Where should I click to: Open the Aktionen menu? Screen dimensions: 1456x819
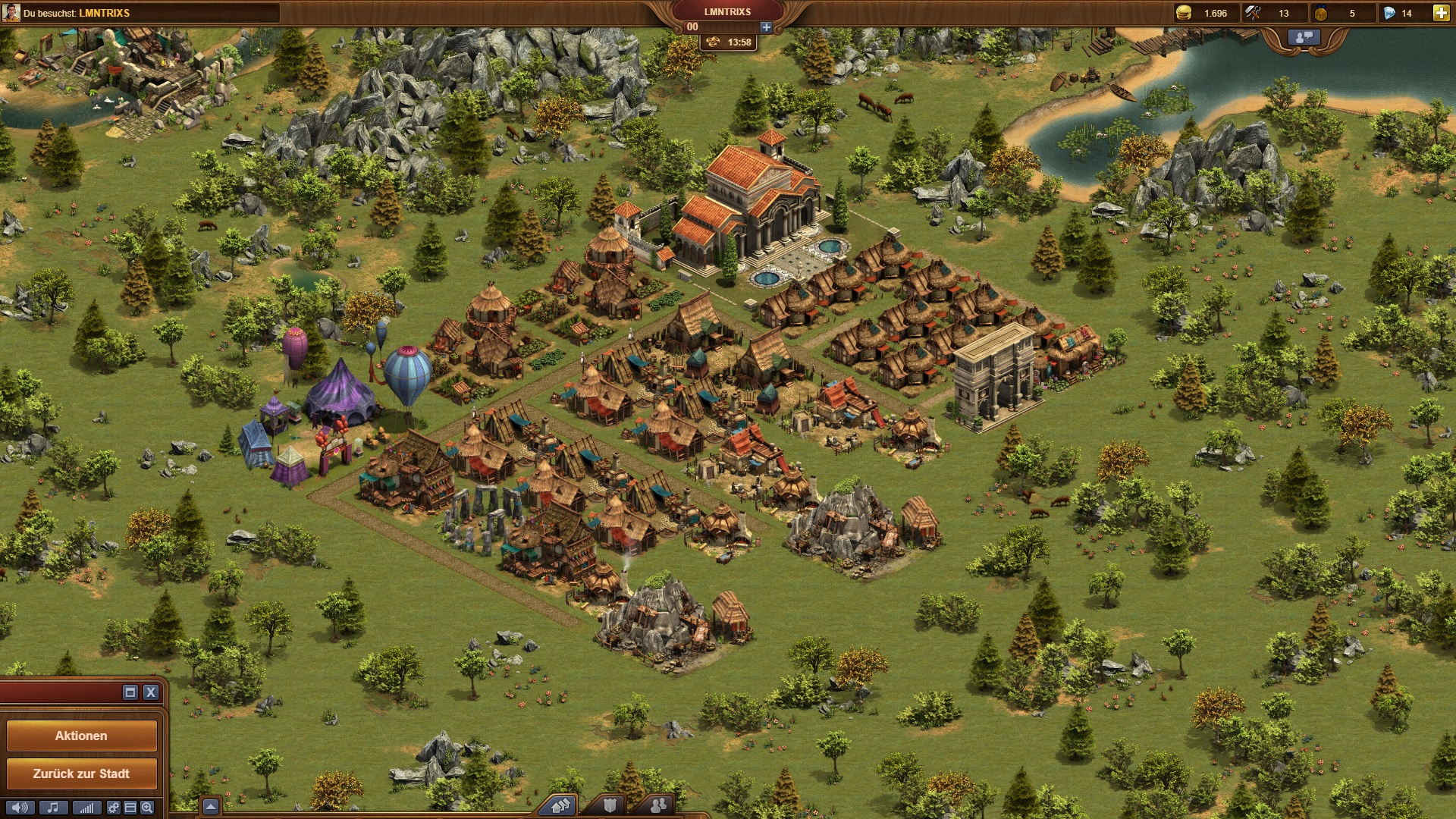(81, 736)
